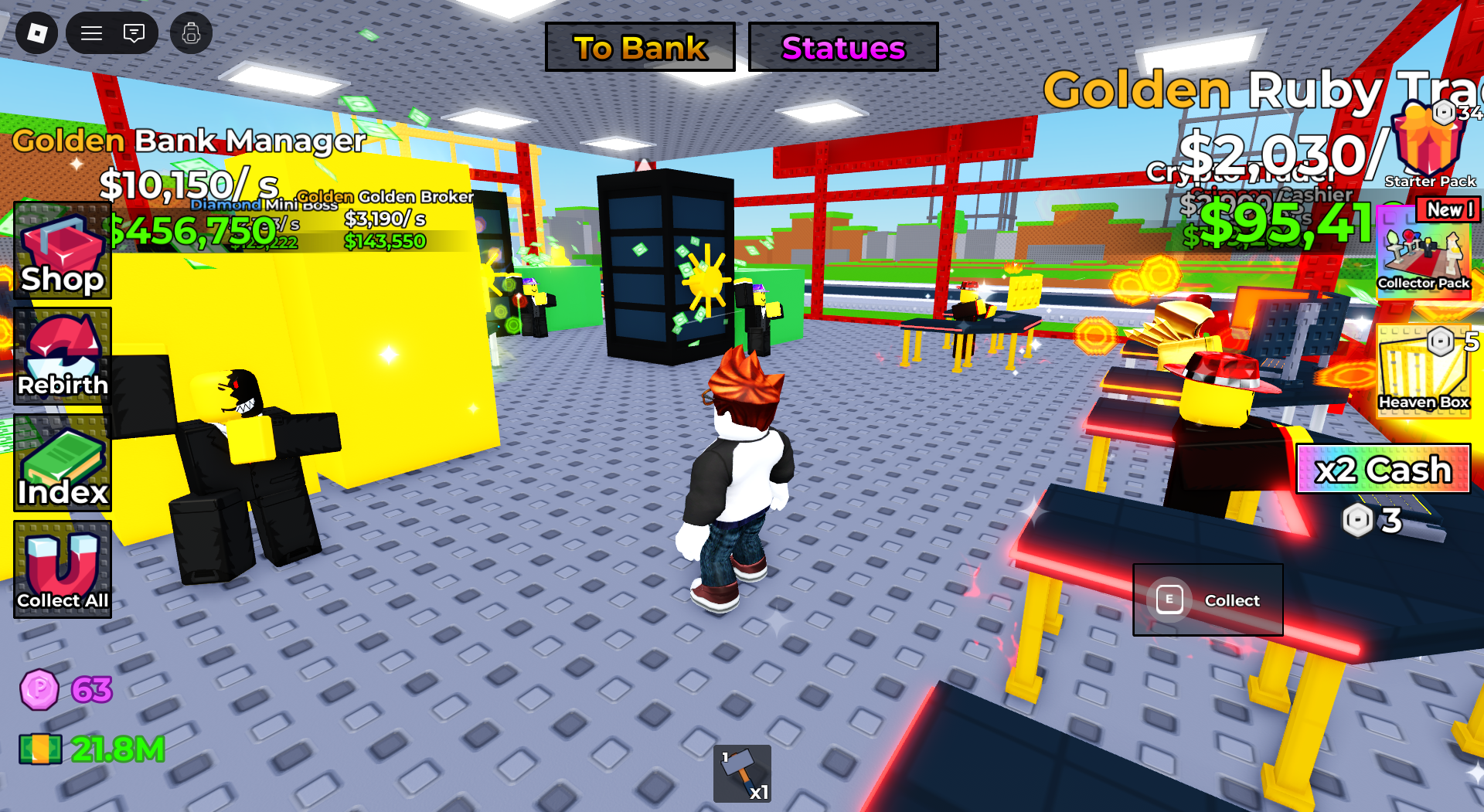Open the Index book
Viewport: 1484px width, 812px height.
coord(62,464)
